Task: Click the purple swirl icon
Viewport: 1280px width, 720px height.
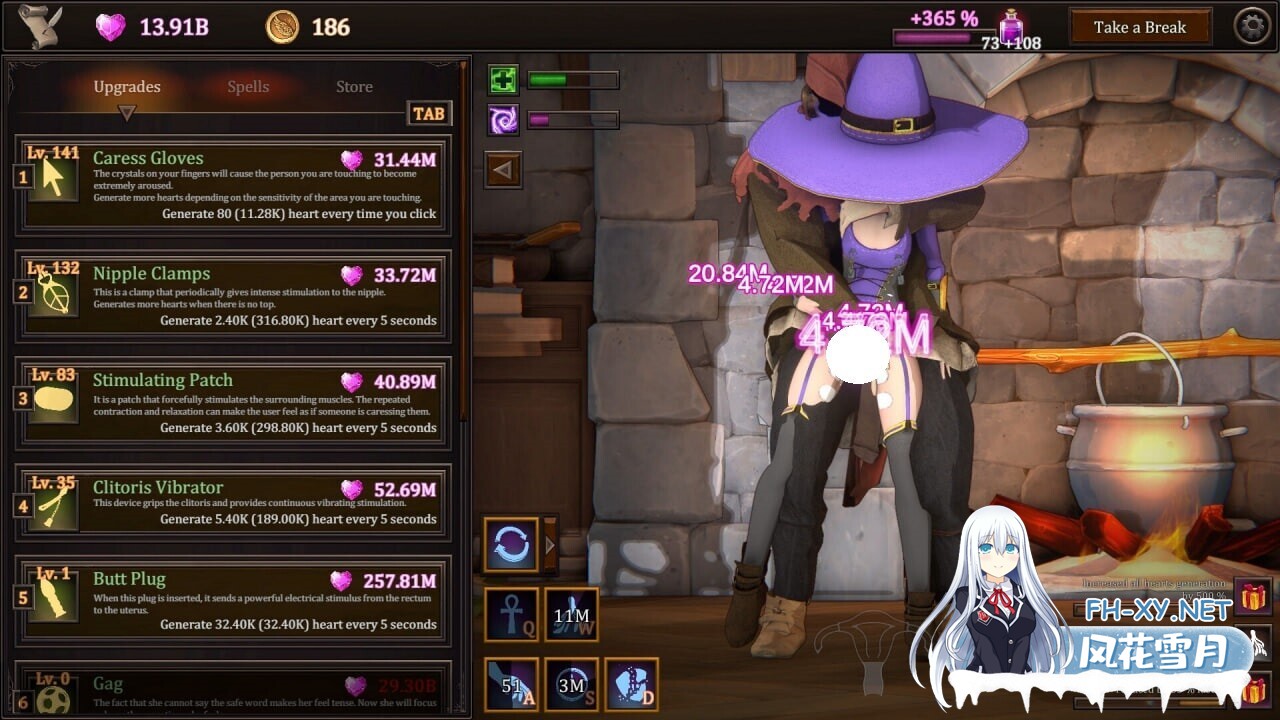Action: click(503, 120)
